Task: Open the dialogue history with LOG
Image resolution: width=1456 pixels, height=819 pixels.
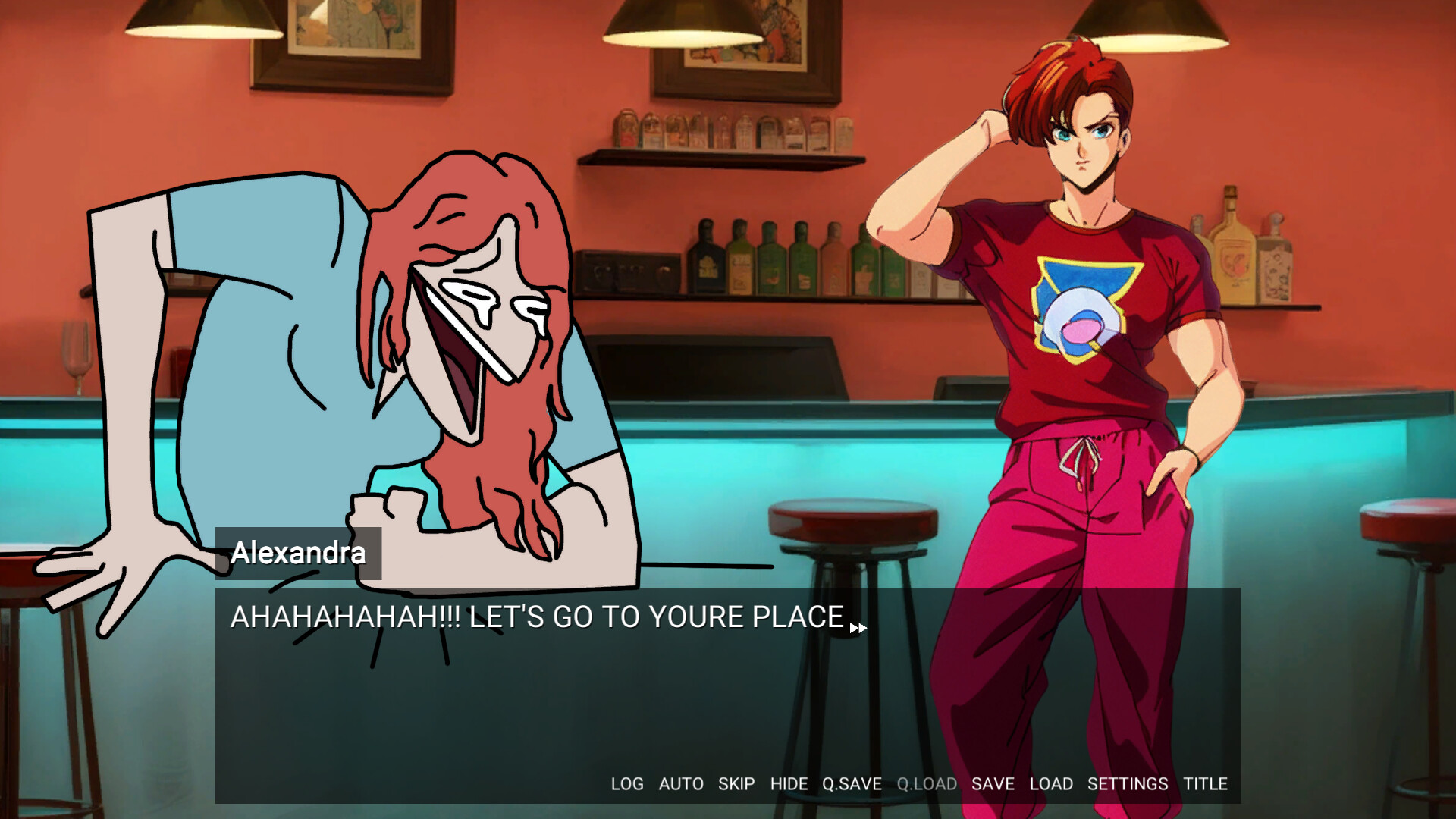Action: 627,784
